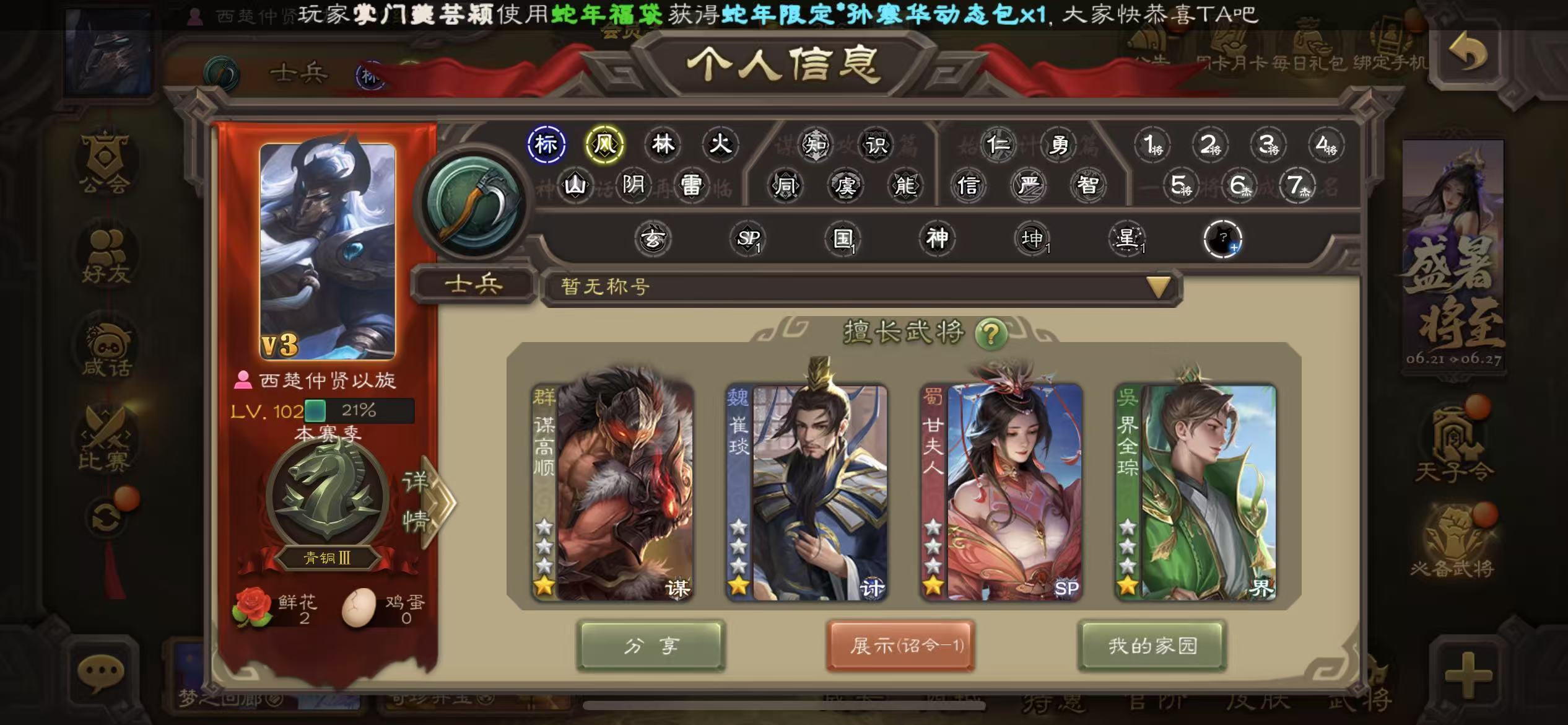Open the 暂无称号 title dropdown
Viewport: 1568px width, 725px height.
(x=1158, y=287)
